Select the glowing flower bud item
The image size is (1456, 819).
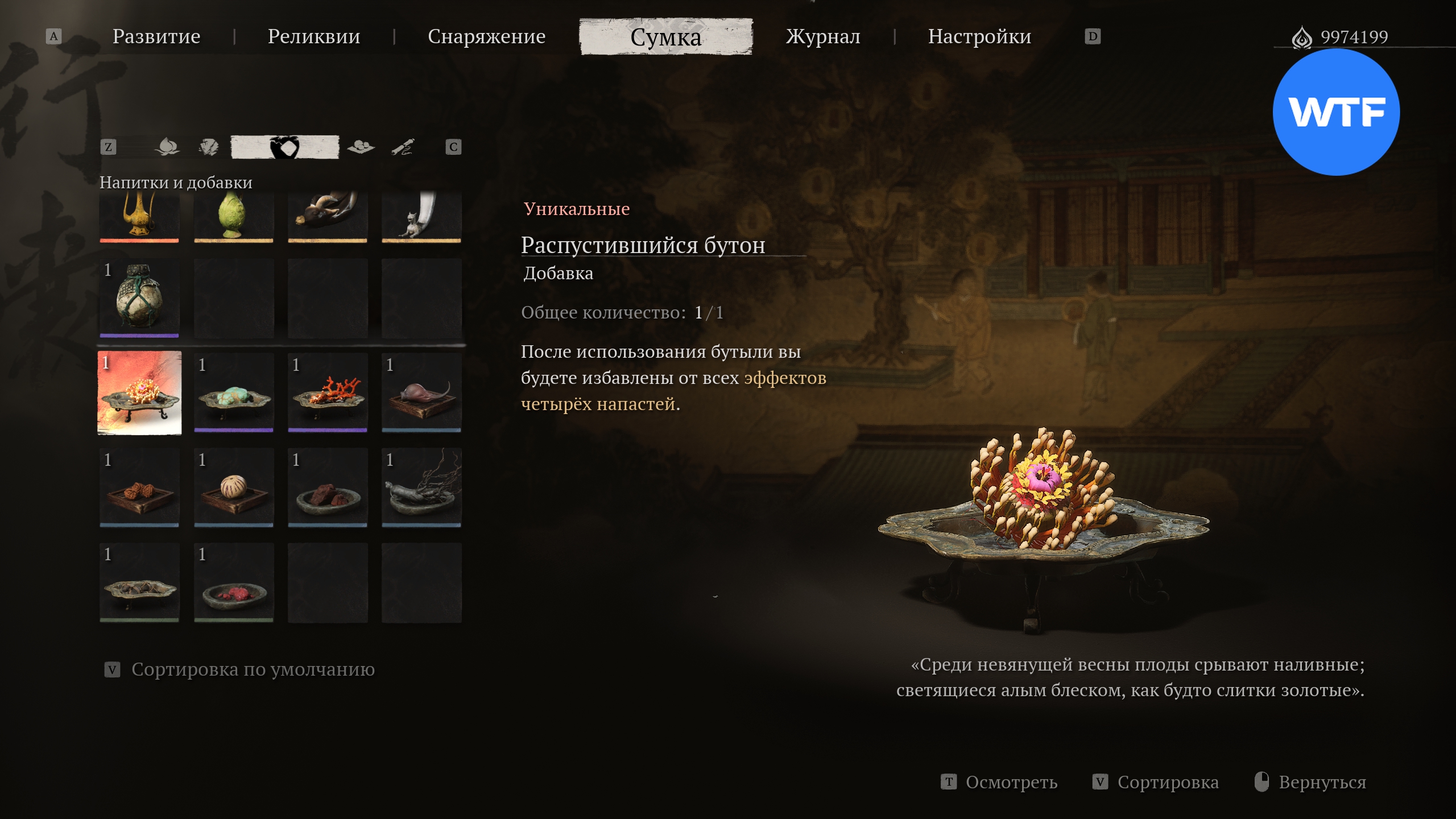139,393
